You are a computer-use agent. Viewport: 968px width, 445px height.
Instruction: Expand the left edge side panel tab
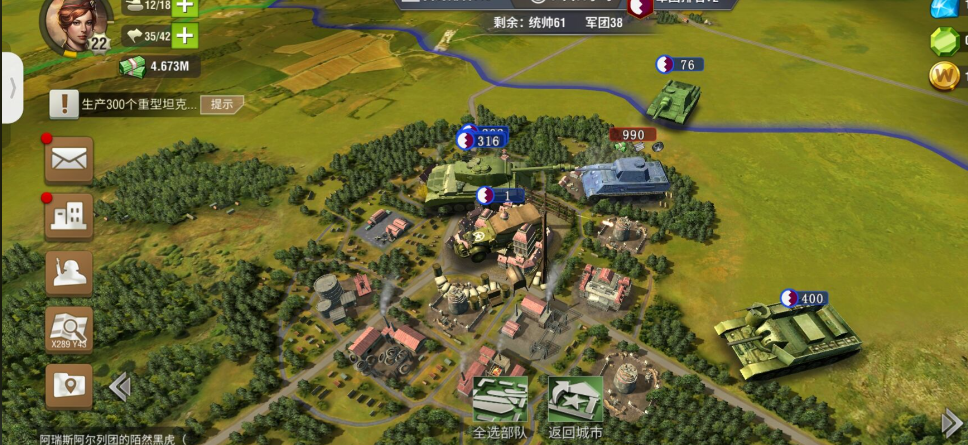(x=11, y=87)
